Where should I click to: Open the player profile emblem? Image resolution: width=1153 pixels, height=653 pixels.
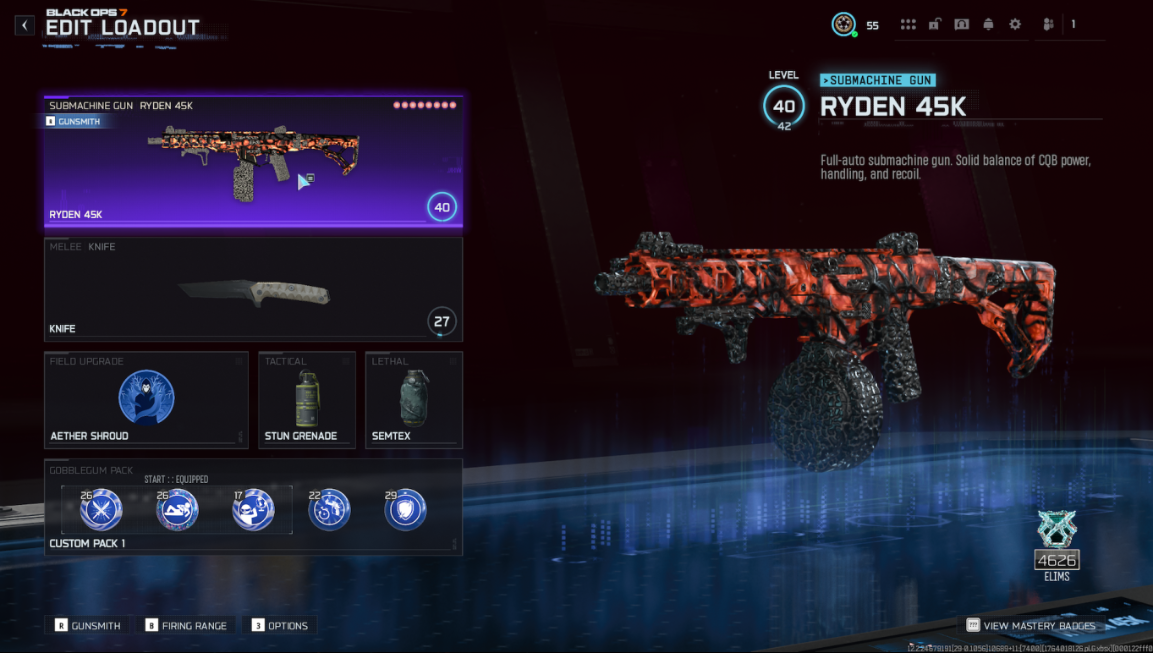tap(844, 25)
